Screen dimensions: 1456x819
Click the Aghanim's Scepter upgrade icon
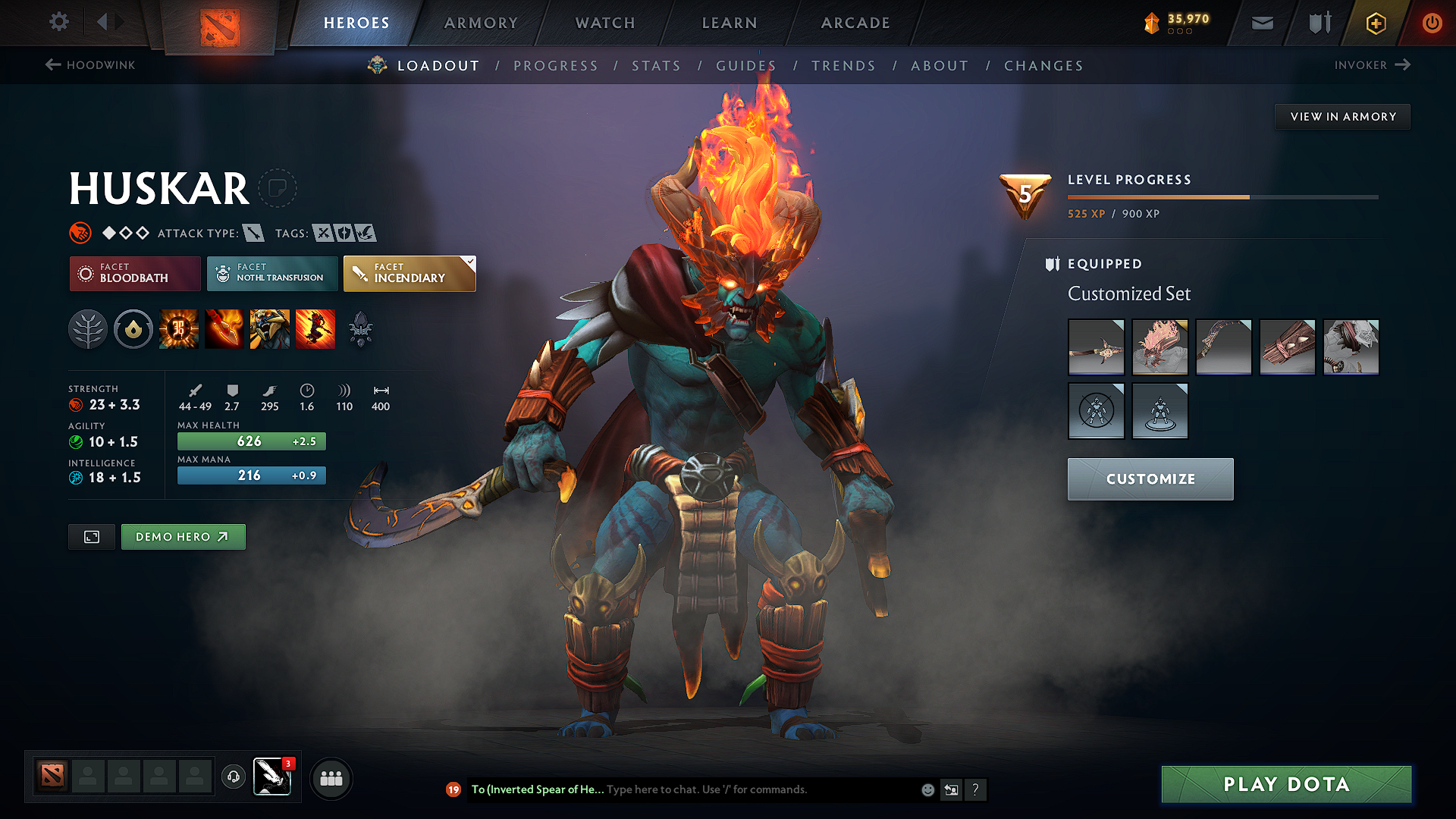tap(361, 329)
